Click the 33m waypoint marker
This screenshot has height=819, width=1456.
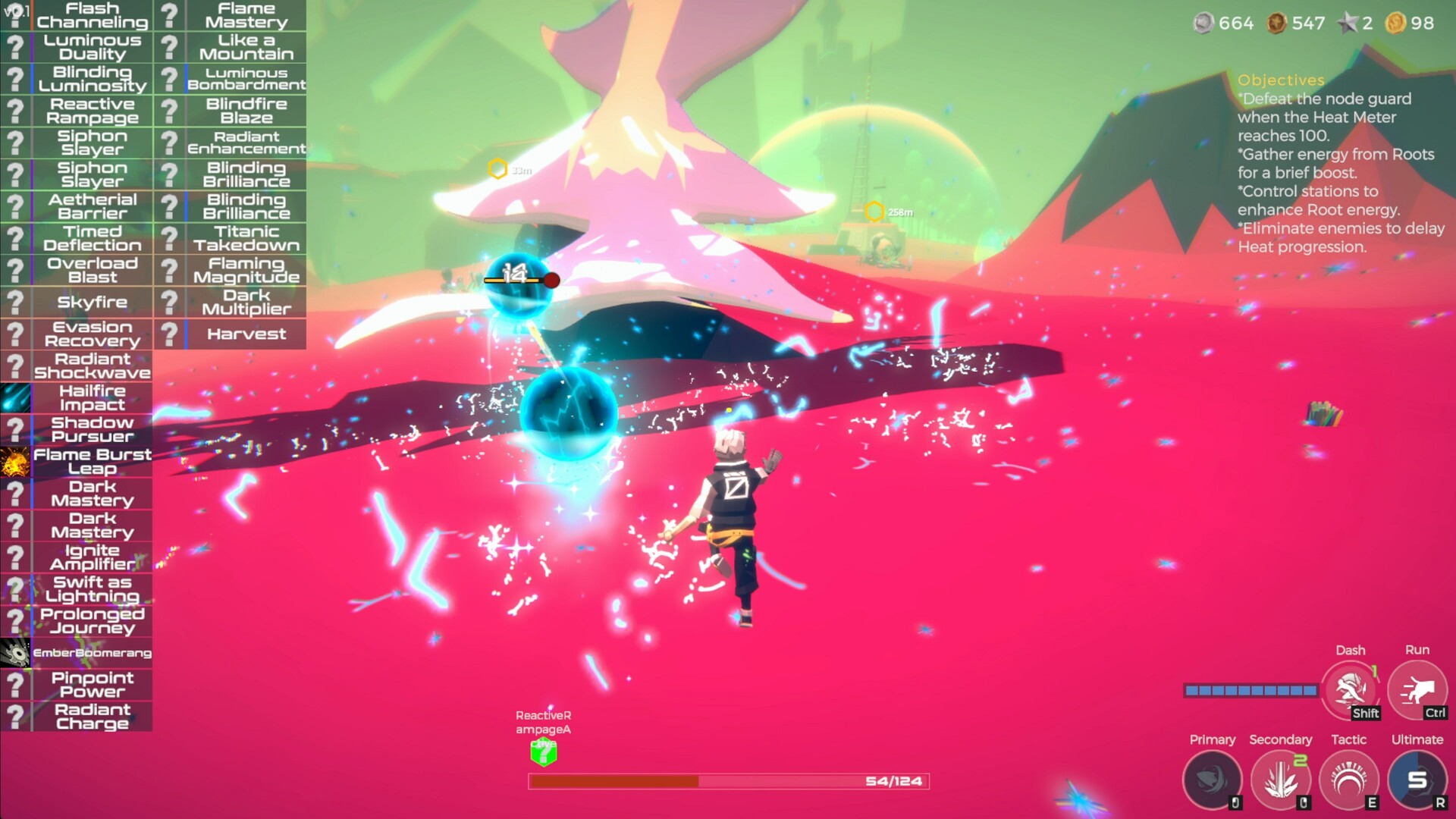[499, 168]
